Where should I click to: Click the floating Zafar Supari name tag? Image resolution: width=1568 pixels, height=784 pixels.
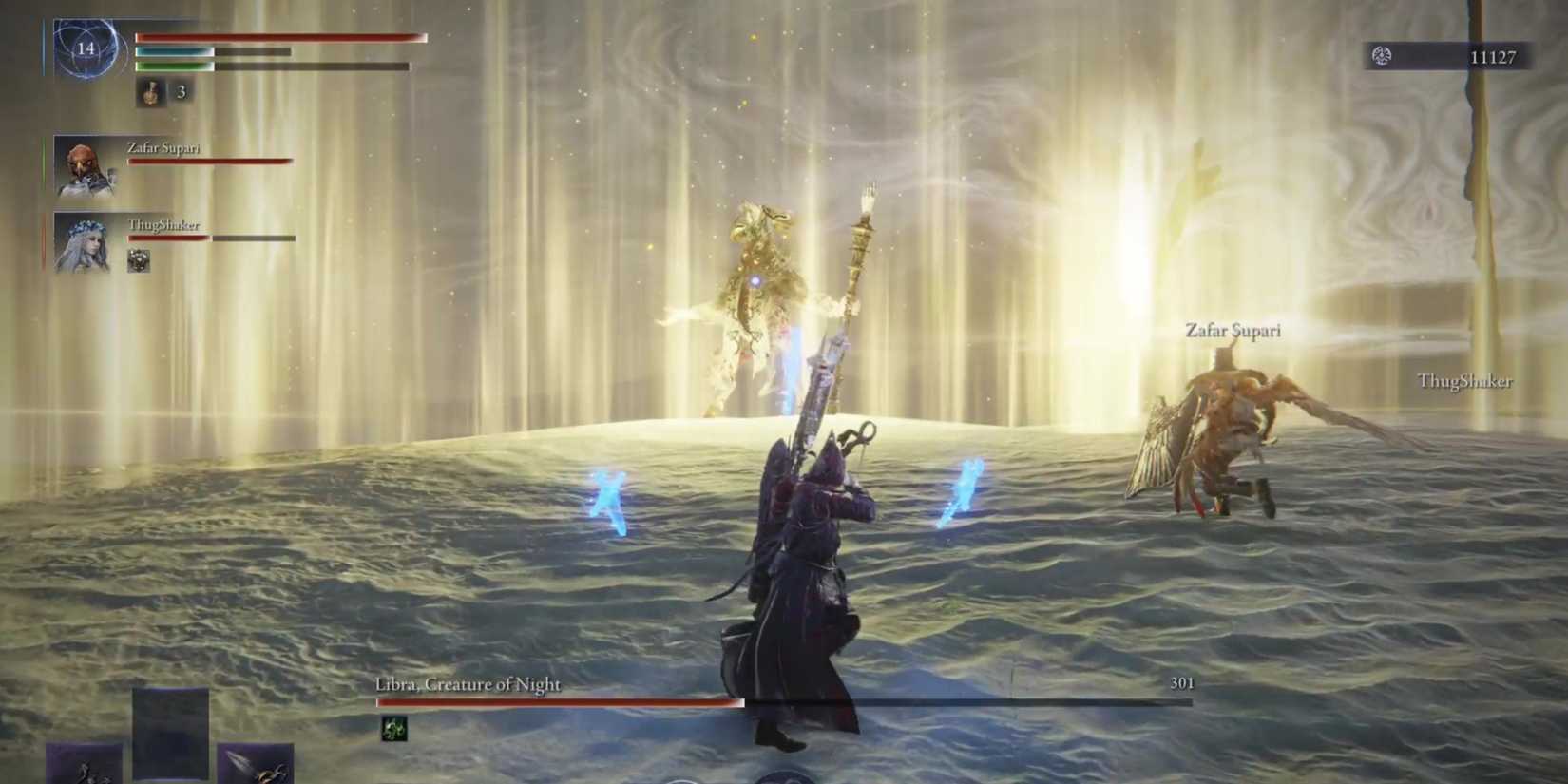(x=1233, y=331)
